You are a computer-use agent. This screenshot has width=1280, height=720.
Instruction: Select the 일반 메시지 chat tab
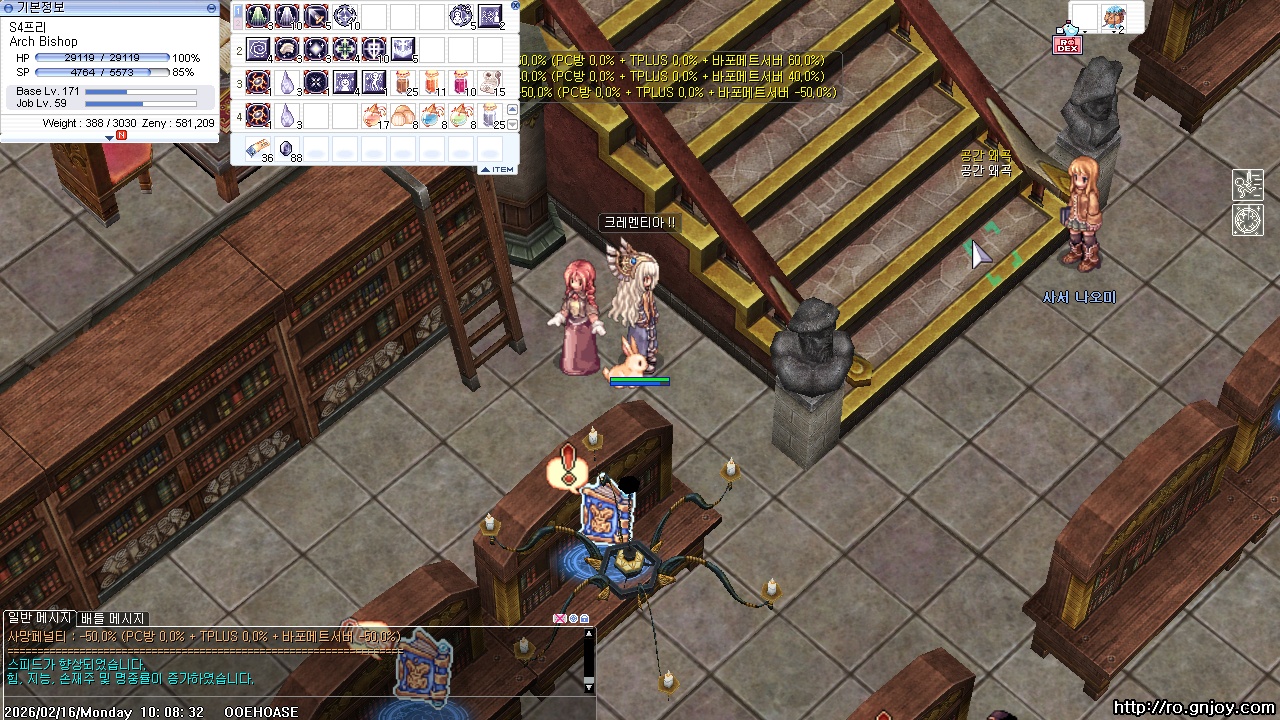click(x=39, y=619)
